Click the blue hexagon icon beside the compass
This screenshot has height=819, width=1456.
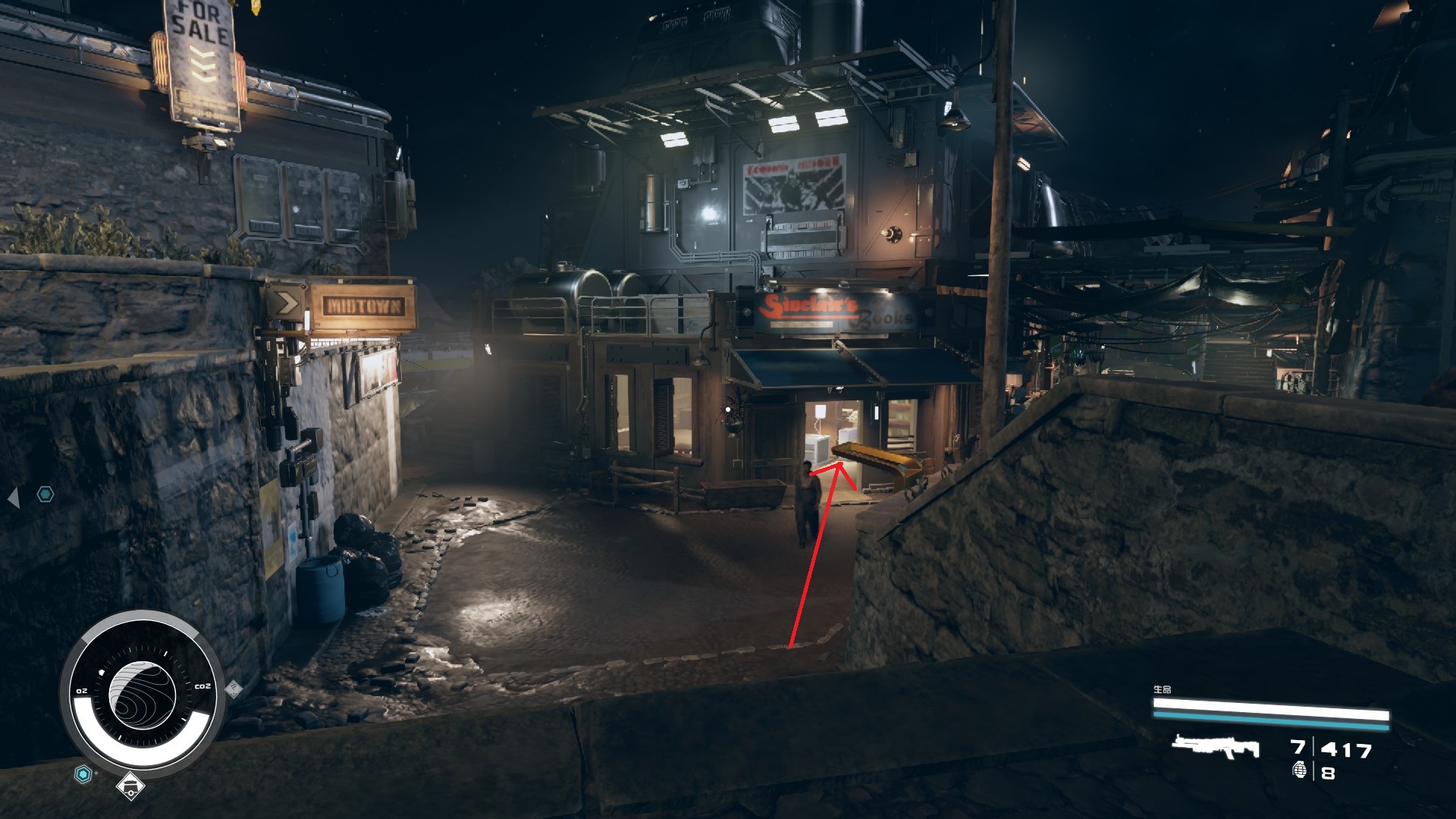(83, 774)
